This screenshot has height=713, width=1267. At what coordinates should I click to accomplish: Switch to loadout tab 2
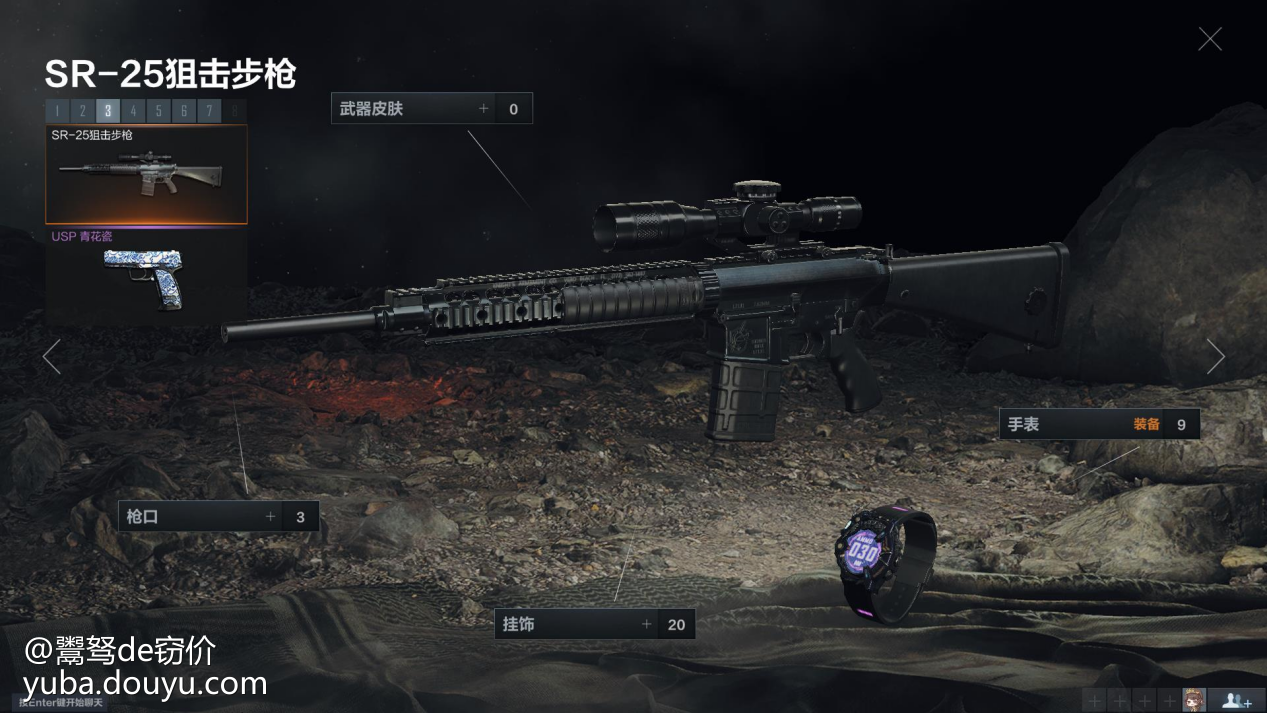82,111
